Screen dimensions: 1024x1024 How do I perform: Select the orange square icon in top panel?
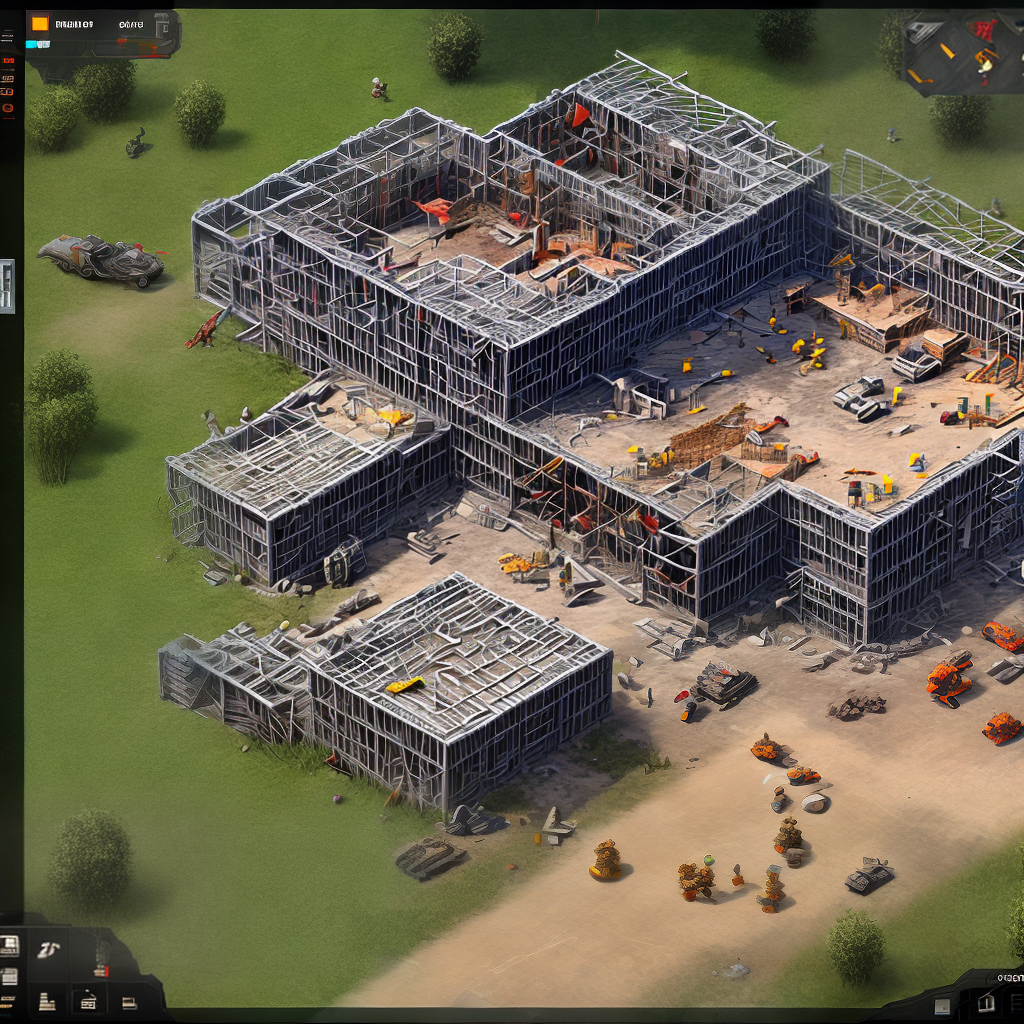[x=40, y=23]
